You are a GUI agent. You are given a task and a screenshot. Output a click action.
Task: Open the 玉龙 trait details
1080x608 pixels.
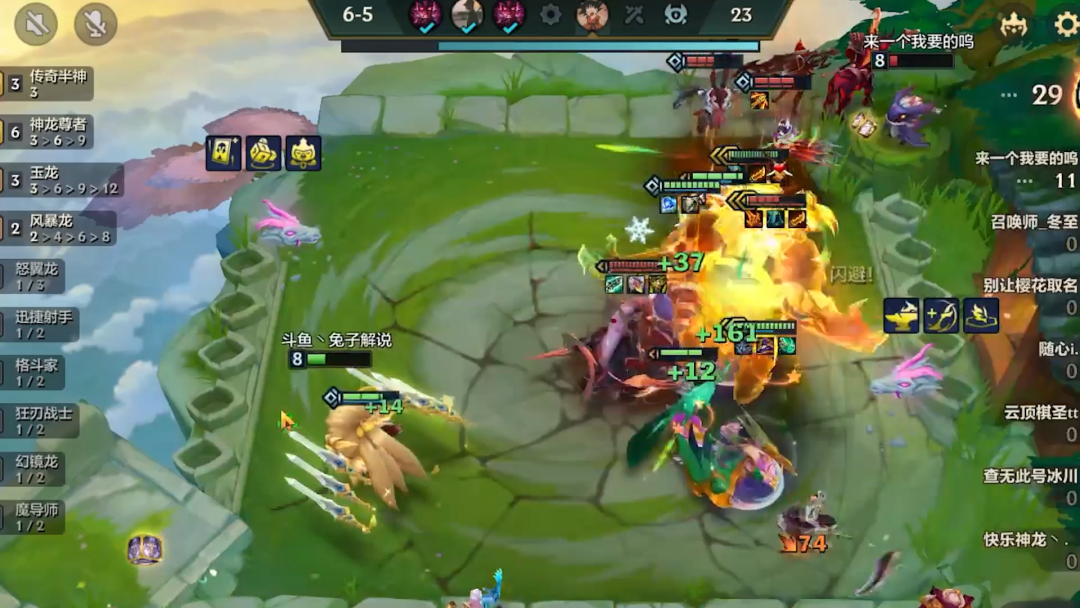point(60,180)
